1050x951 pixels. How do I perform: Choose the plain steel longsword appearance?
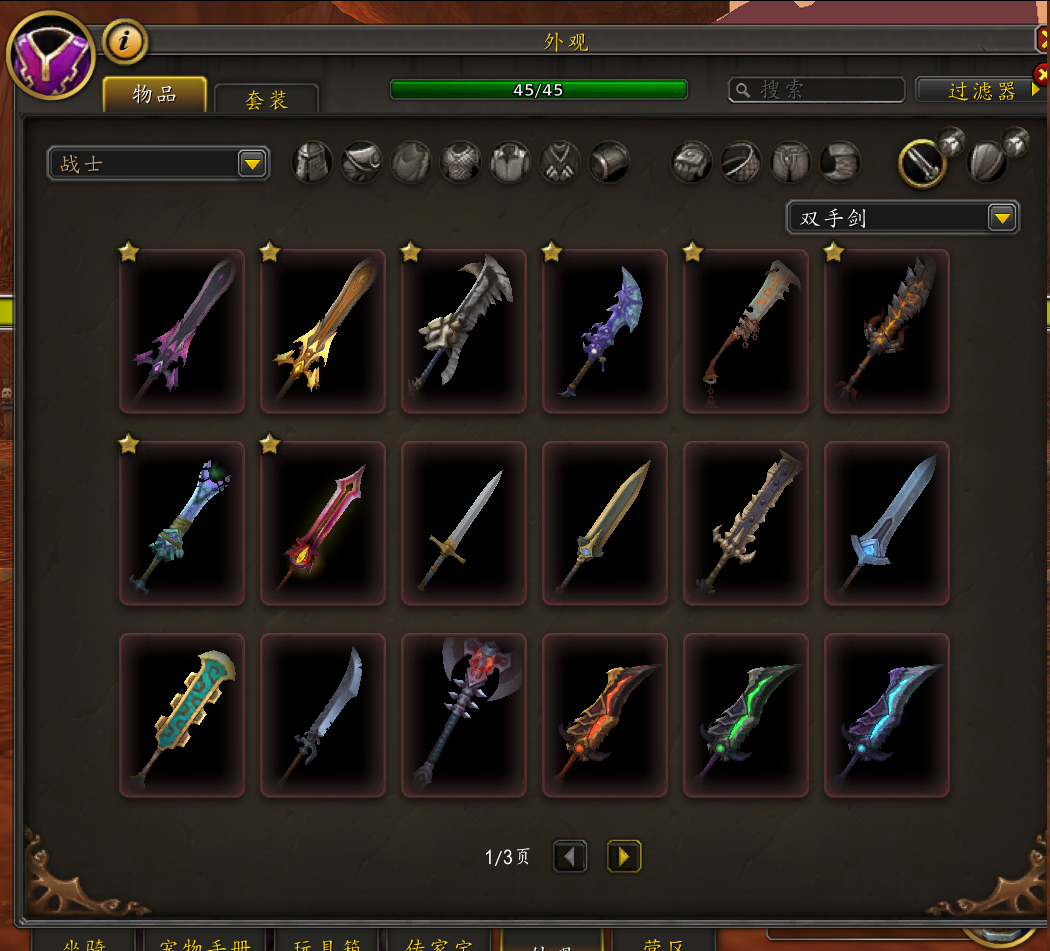463,523
